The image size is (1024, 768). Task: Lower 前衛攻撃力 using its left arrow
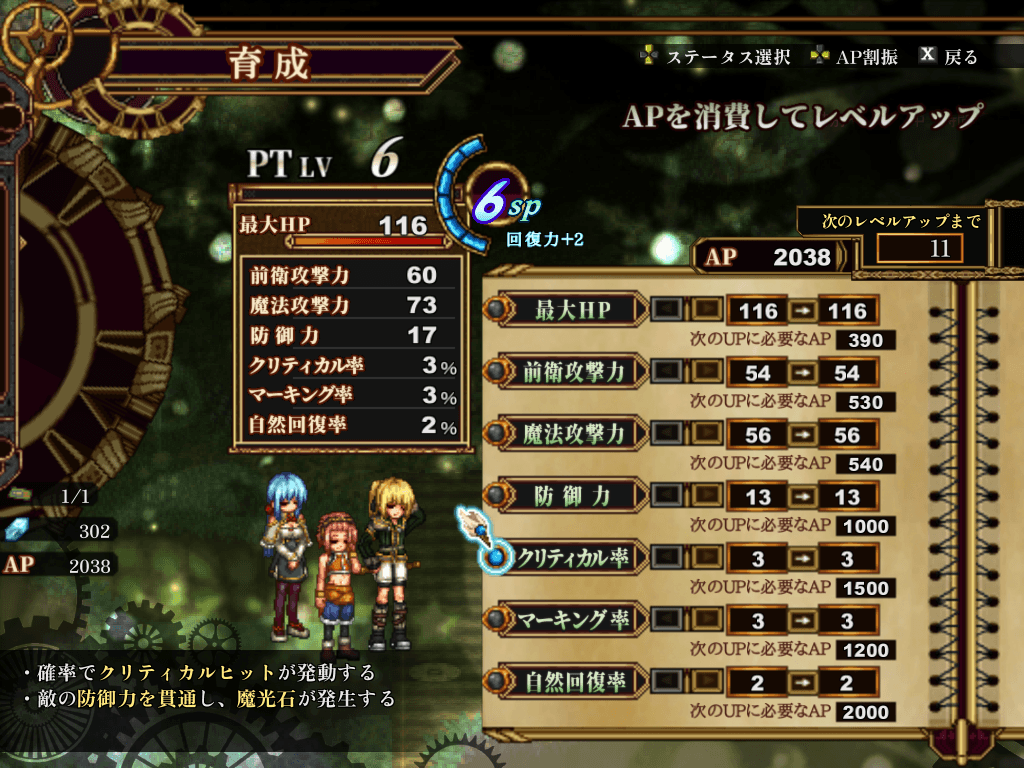coord(668,372)
